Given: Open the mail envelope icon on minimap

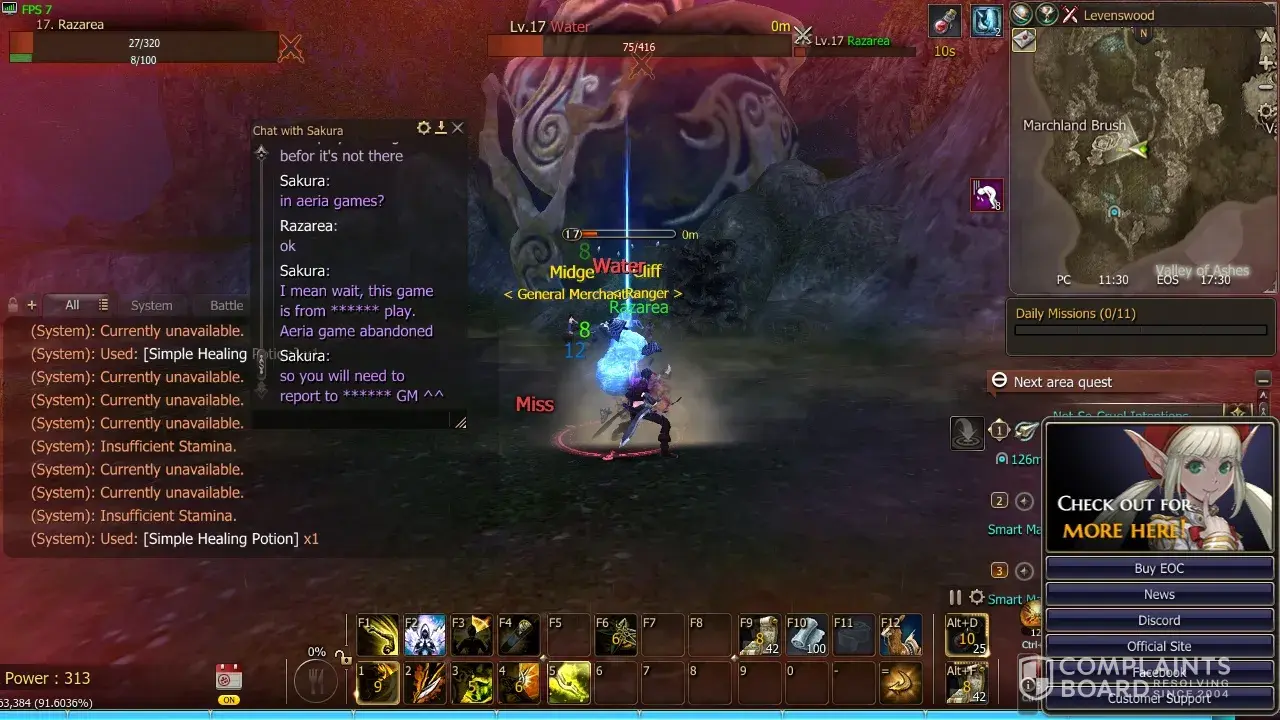Looking at the screenshot, I should click(x=1024, y=40).
